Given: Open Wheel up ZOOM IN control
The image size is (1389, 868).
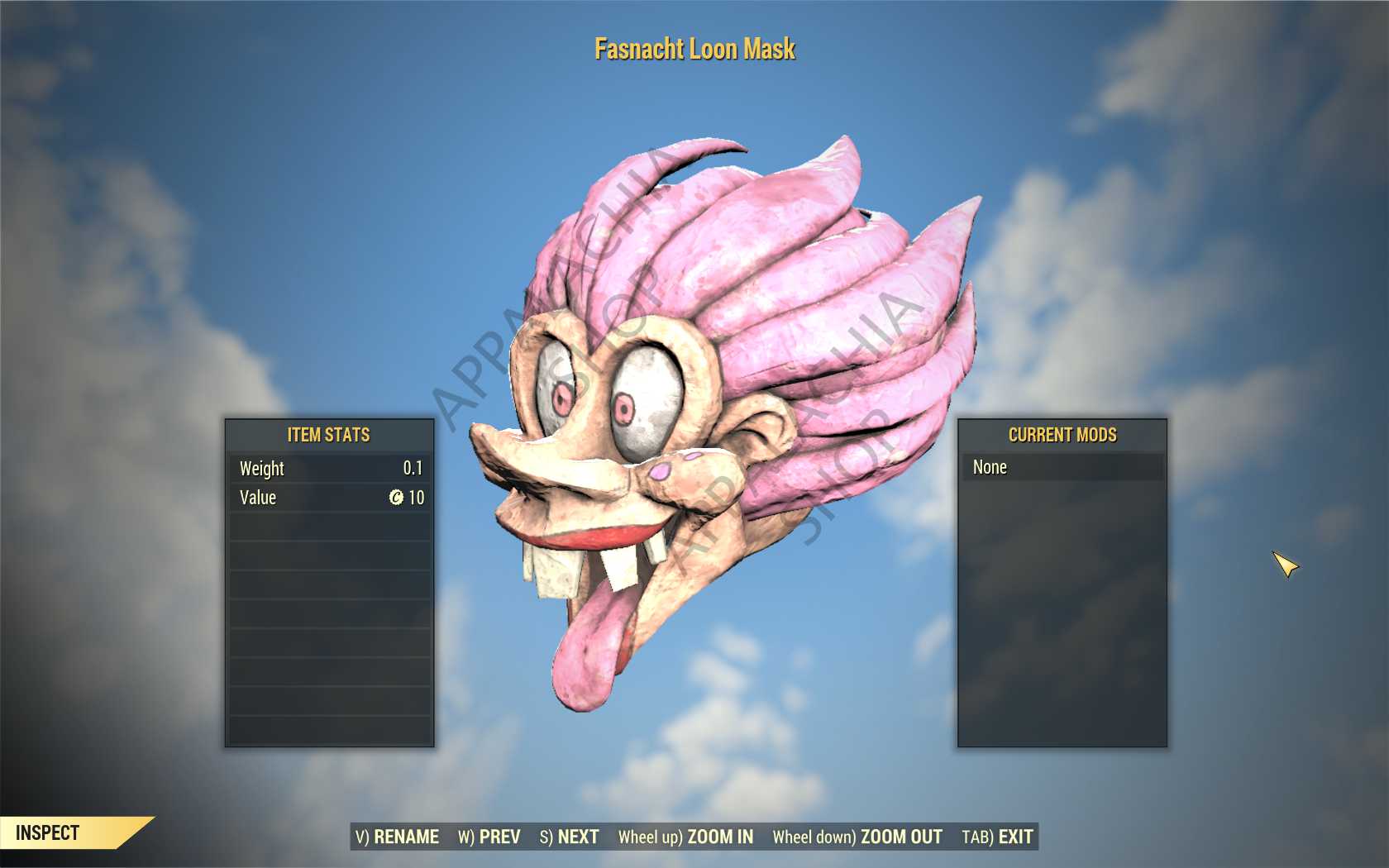Looking at the screenshot, I should [686, 837].
